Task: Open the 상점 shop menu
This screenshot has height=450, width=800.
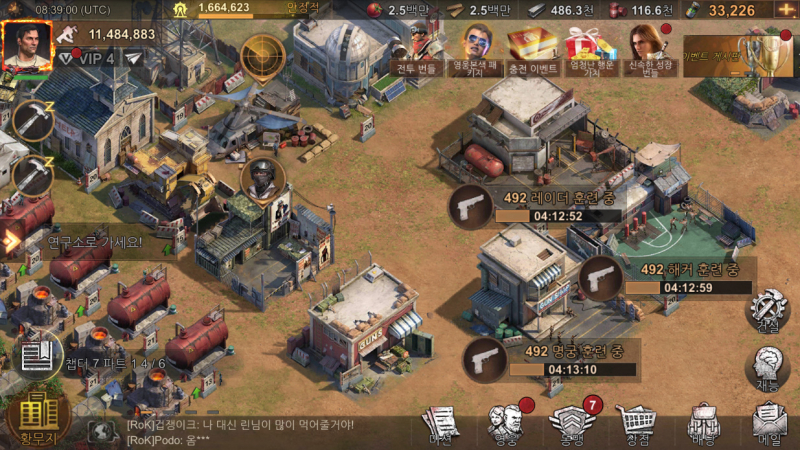Action: click(x=635, y=424)
